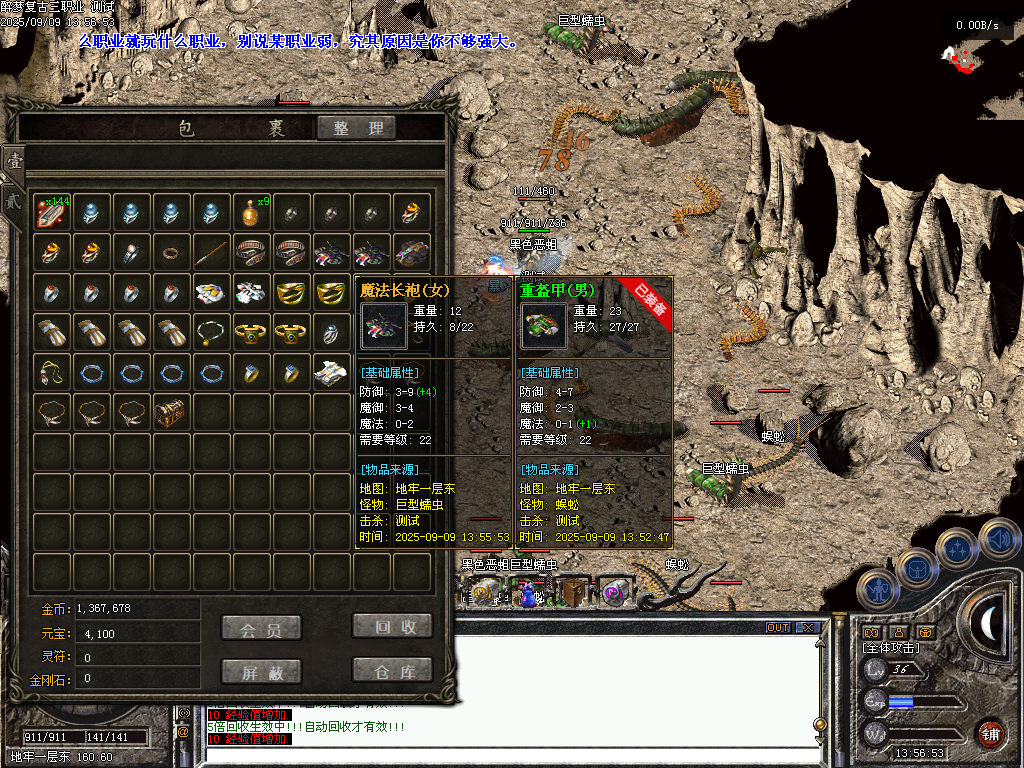Switch to bag page 貳 tab
This screenshot has width=1024, height=768.
[13, 198]
